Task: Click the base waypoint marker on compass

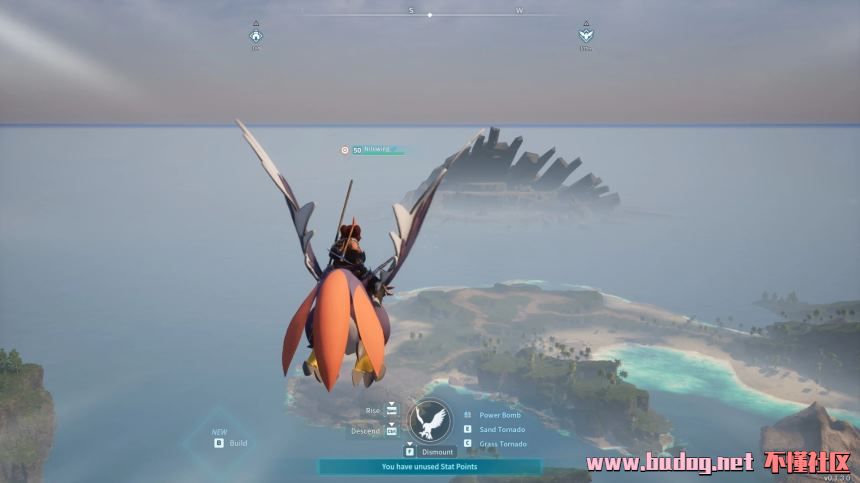Action: click(x=255, y=36)
